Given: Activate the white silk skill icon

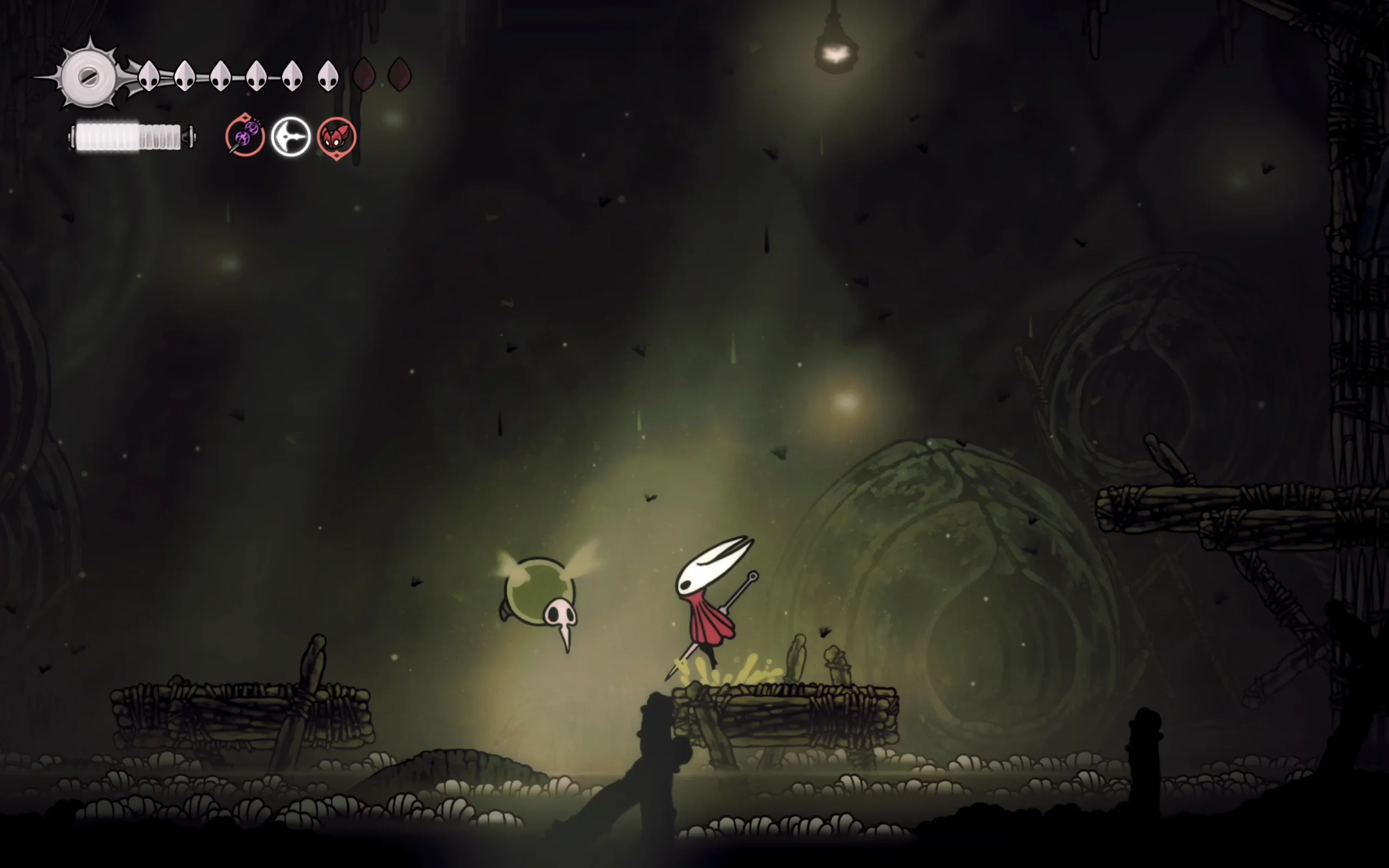Looking at the screenshot, I should tap(290, 137).
